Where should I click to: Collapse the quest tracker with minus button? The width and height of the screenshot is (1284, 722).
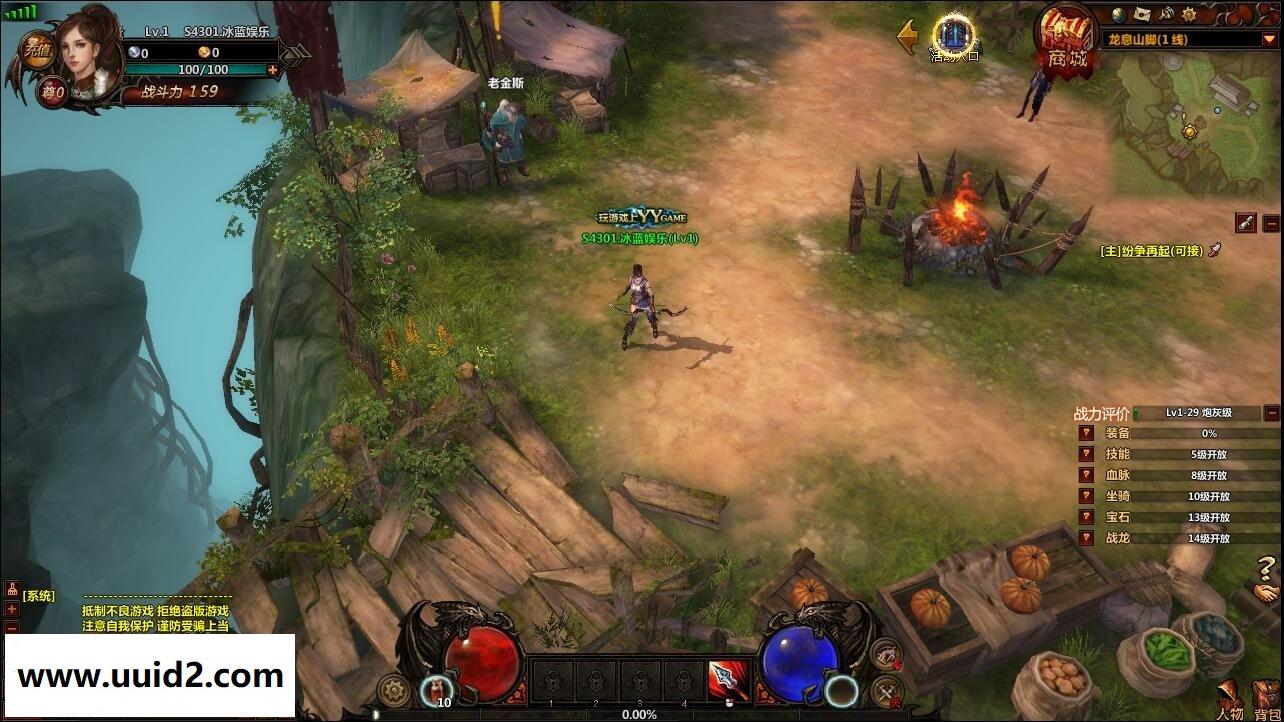(1271, 223)
